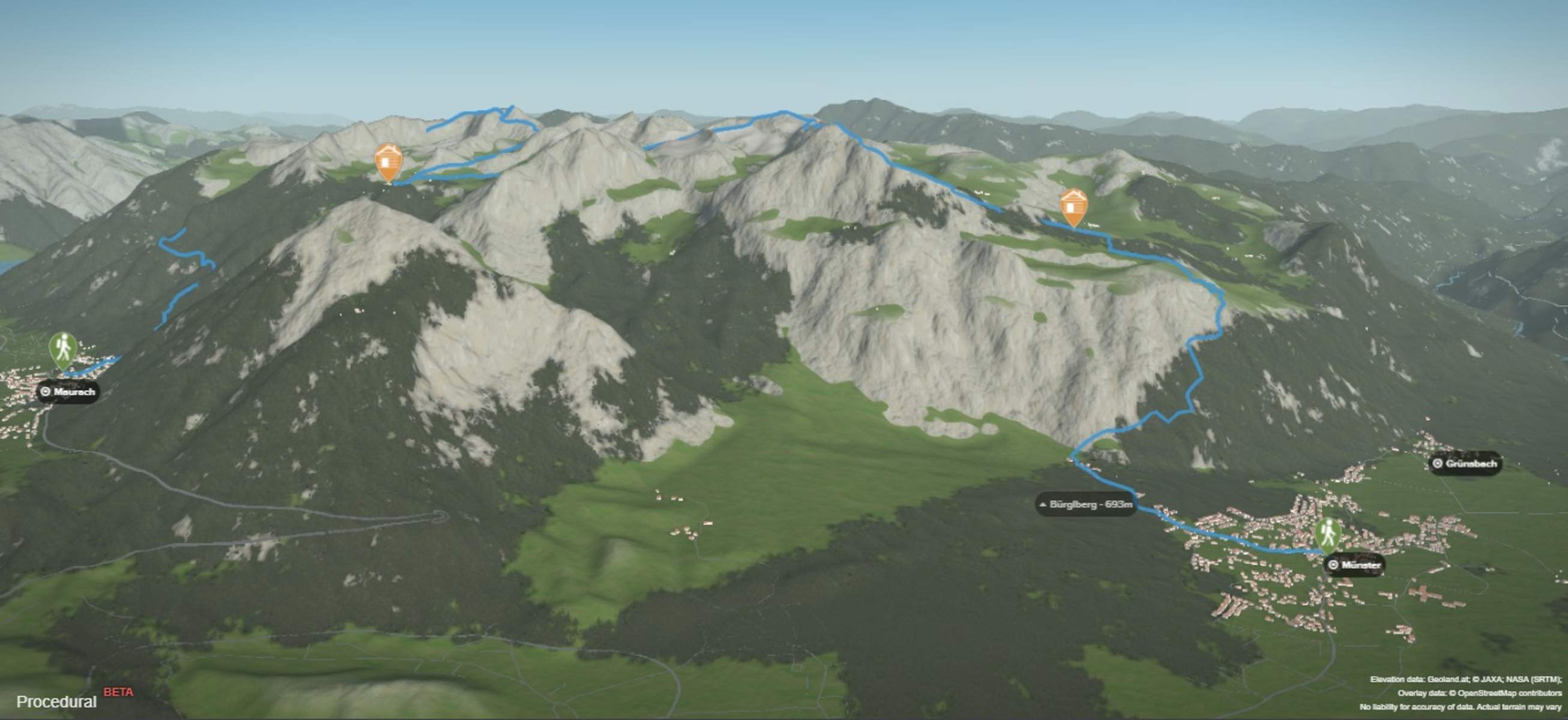Select the Maurach town label

point(68,391)
